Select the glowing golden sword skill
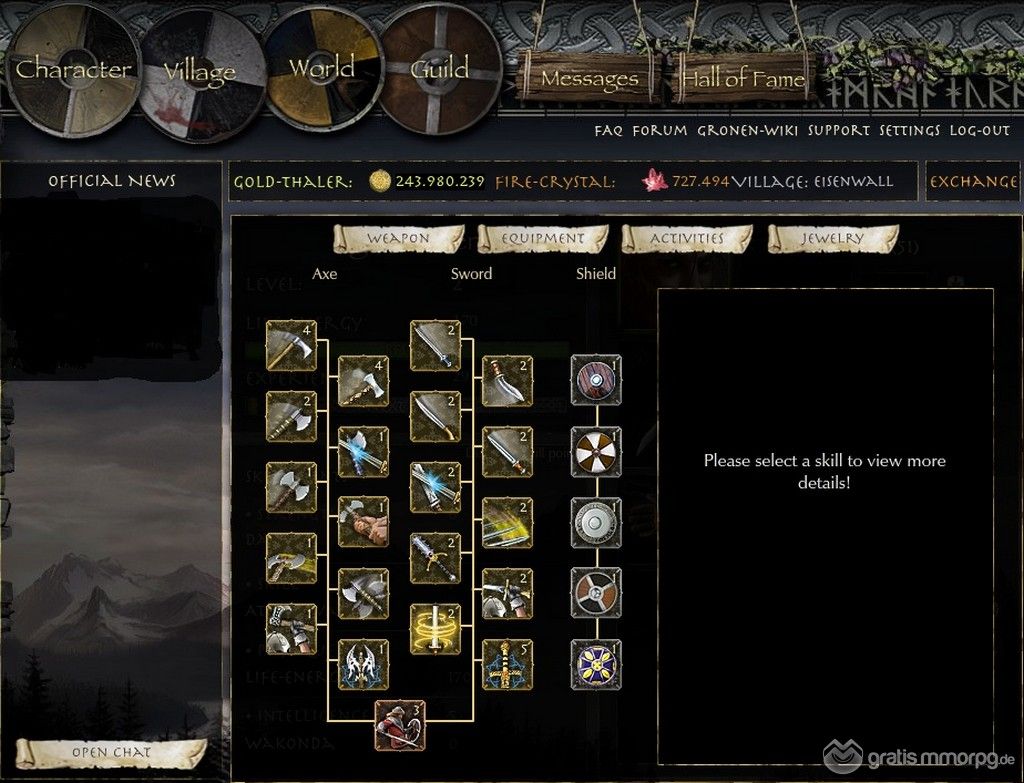 [435, 630]
